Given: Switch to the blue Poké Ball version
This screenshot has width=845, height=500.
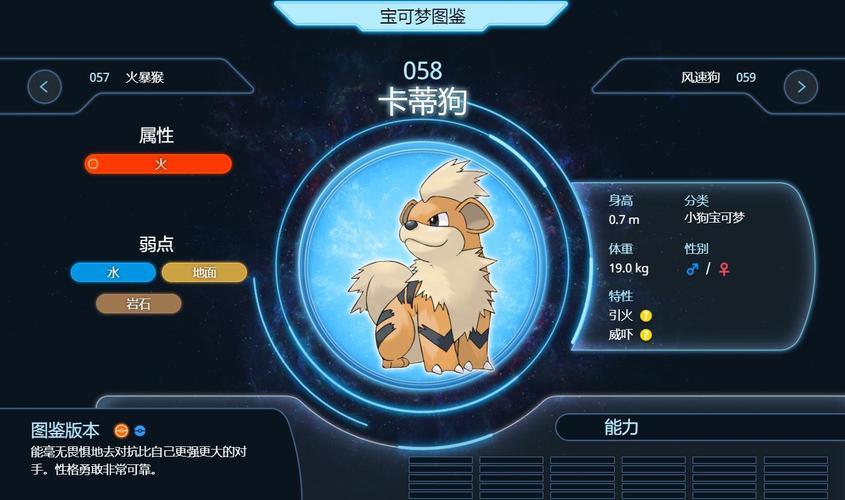Looking at the screenshot, I should (x=140, y=431).
